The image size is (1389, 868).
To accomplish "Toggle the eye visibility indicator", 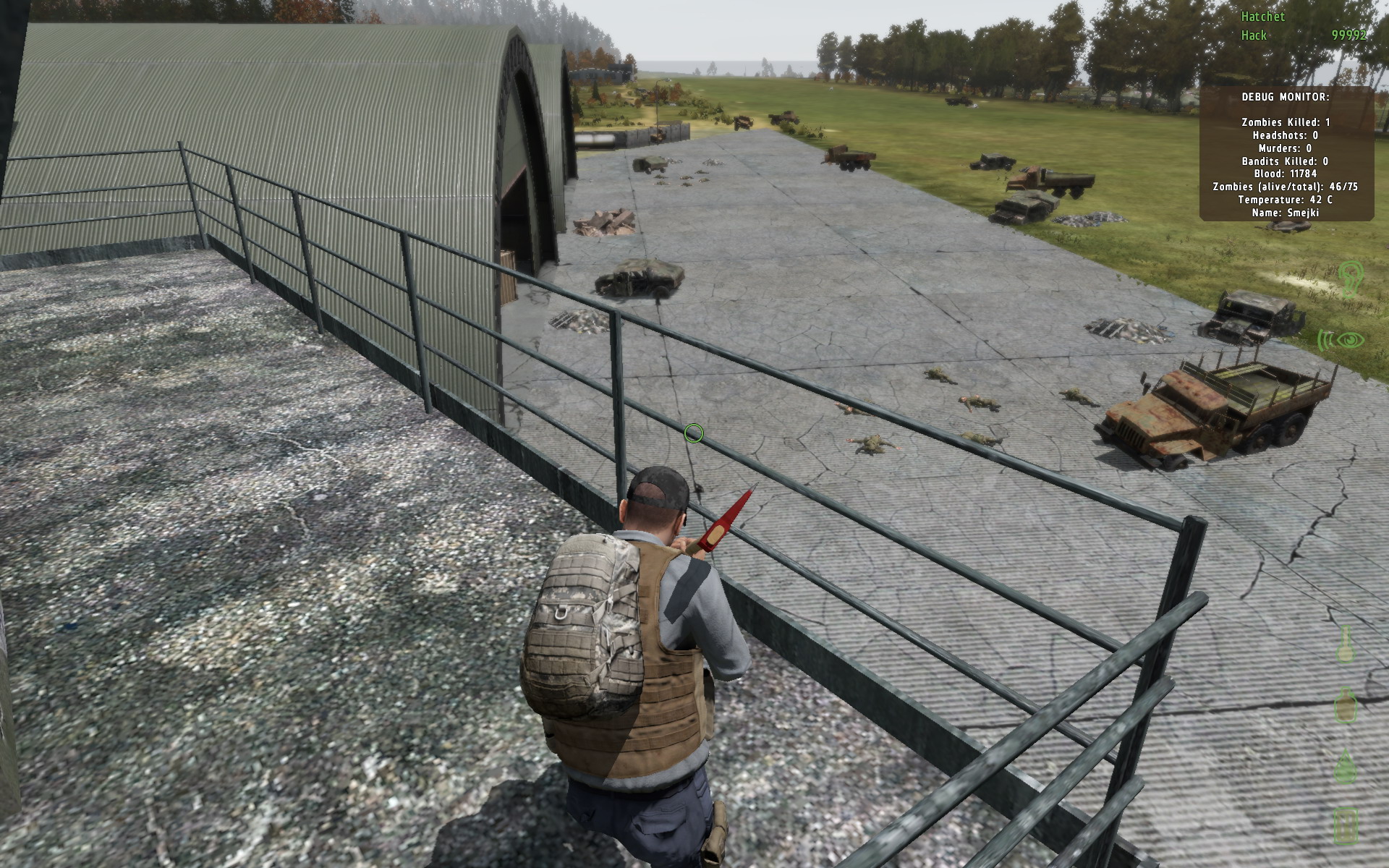I will 1351,339.
